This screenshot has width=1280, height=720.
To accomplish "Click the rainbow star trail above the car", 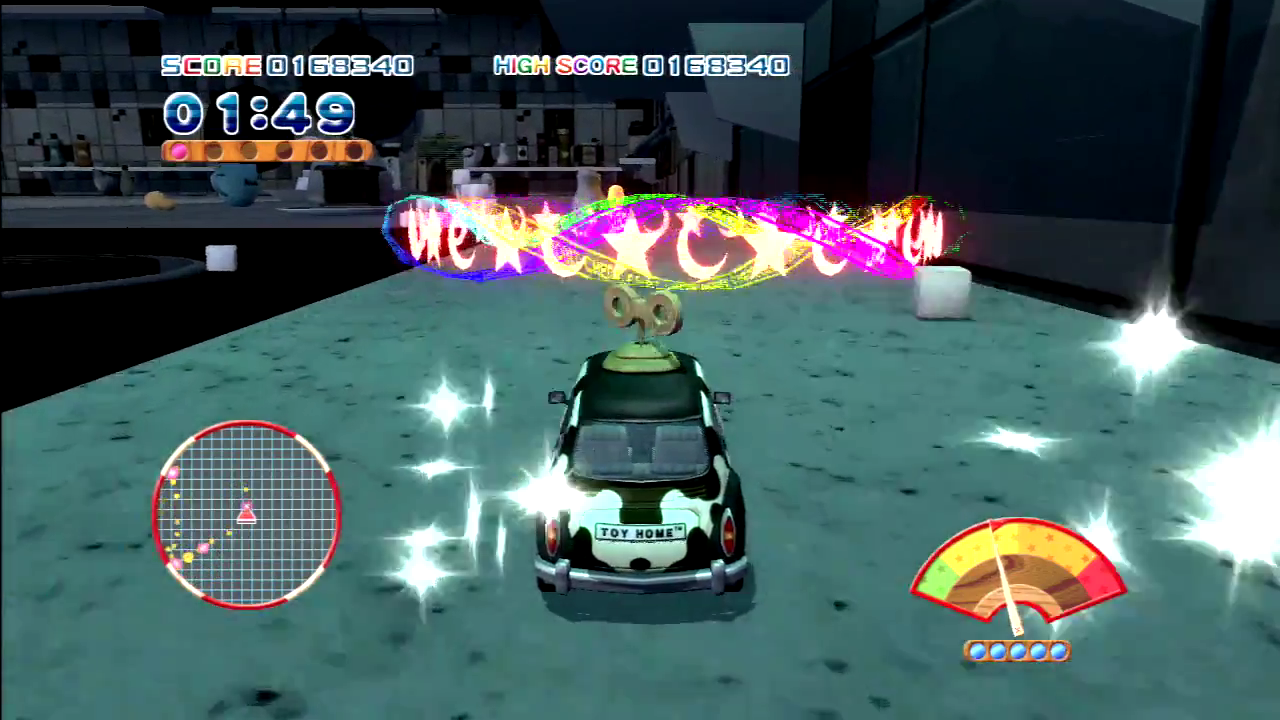I will point(670,235).
